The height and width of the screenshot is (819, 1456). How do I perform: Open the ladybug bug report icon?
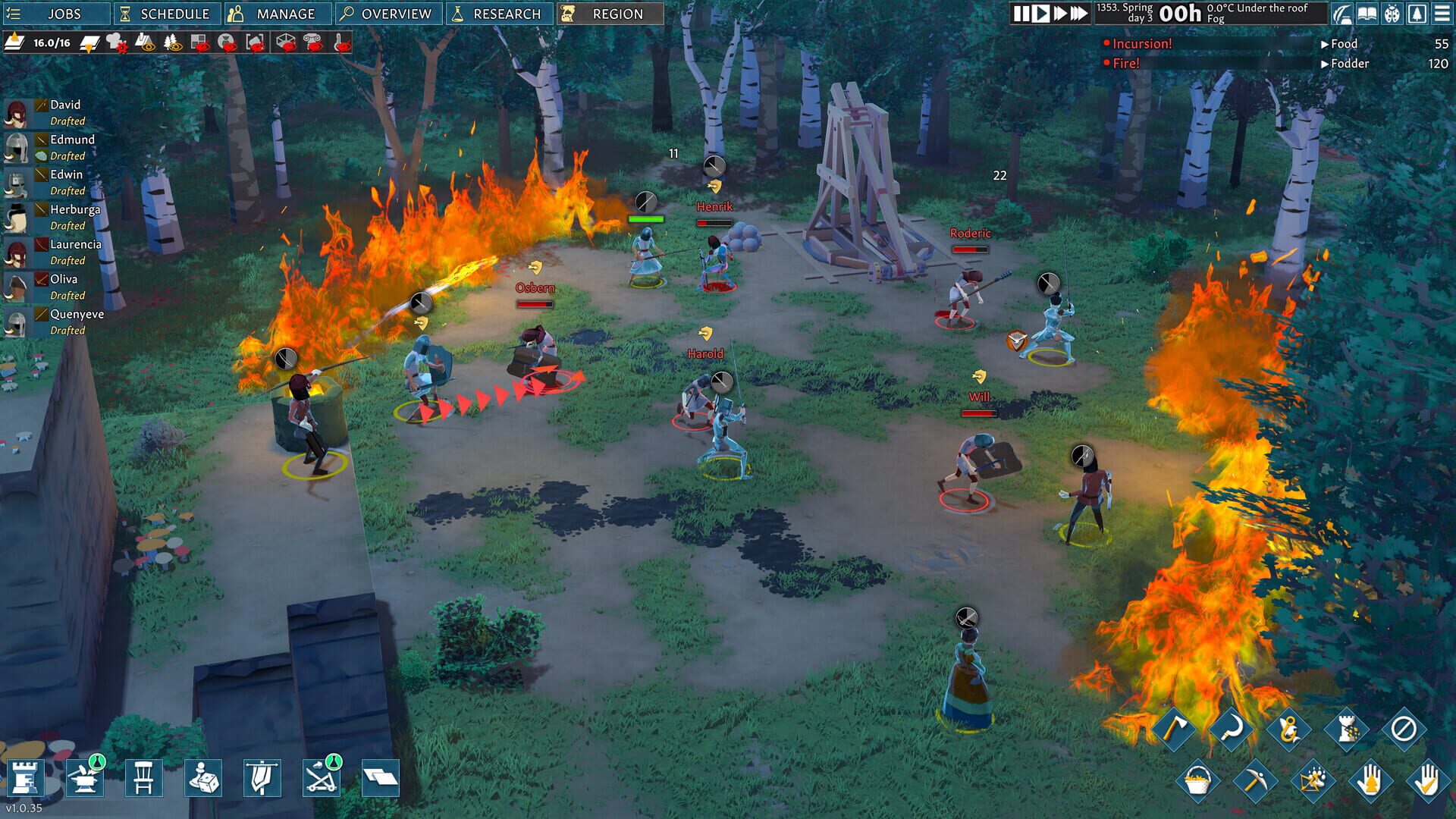click(x=1392, y=14)
